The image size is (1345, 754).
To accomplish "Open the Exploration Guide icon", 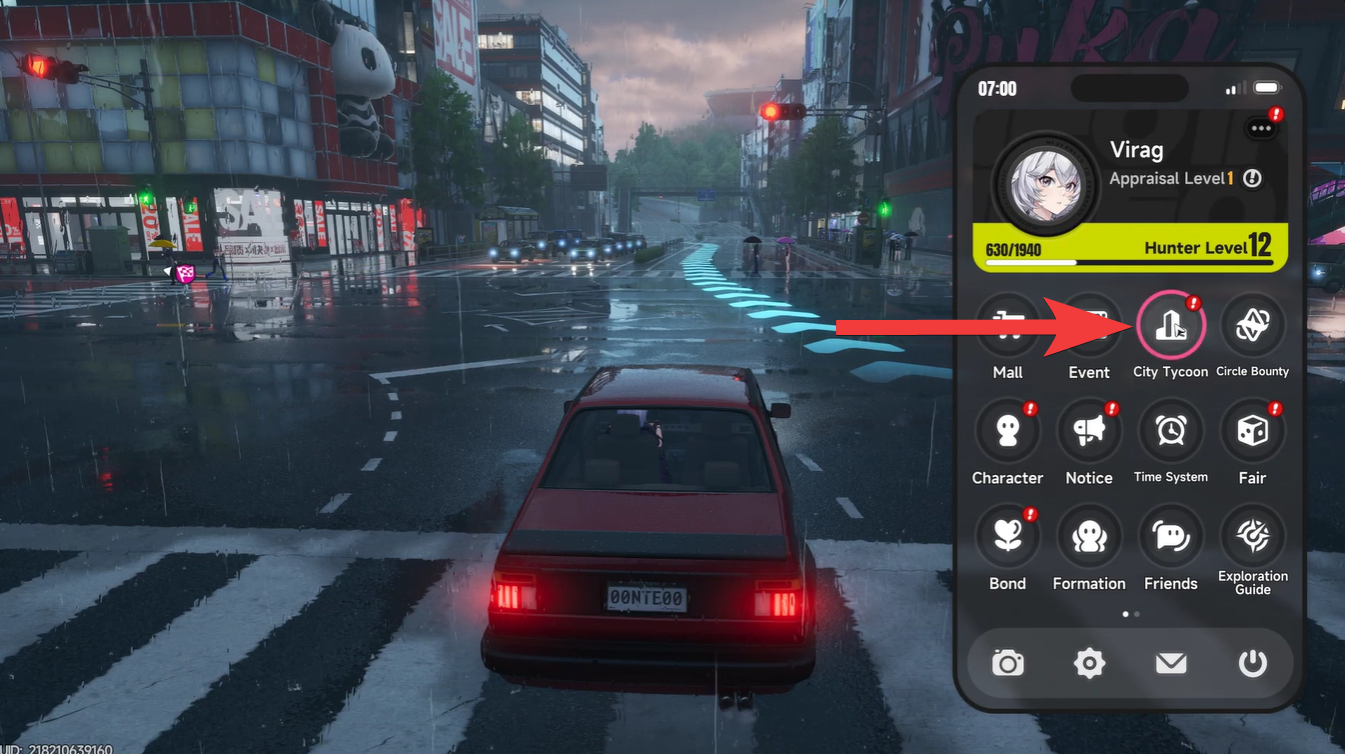I will pos(1253,537).
